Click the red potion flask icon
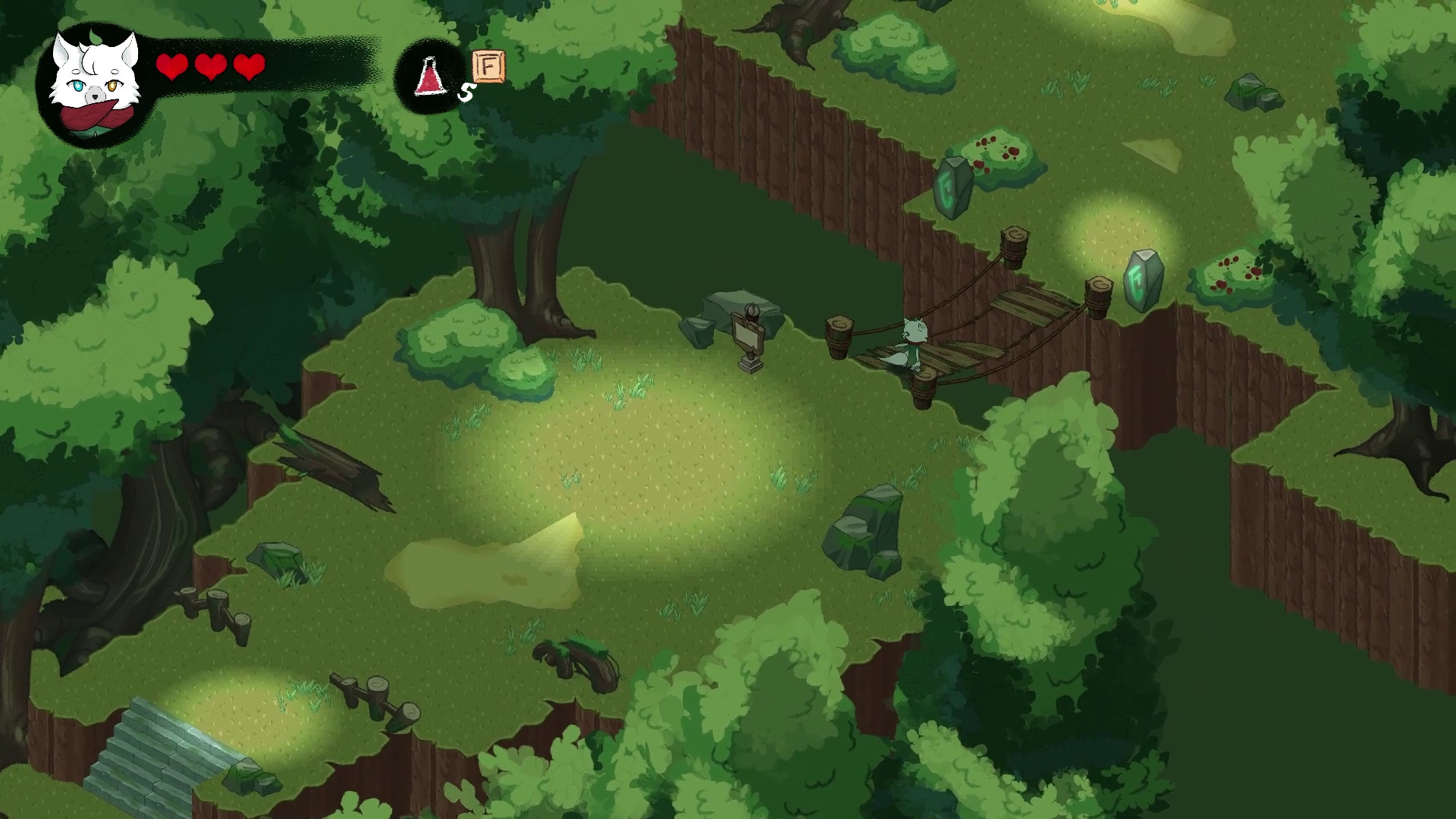1456x819 pixels. click(x=428, y=76)
